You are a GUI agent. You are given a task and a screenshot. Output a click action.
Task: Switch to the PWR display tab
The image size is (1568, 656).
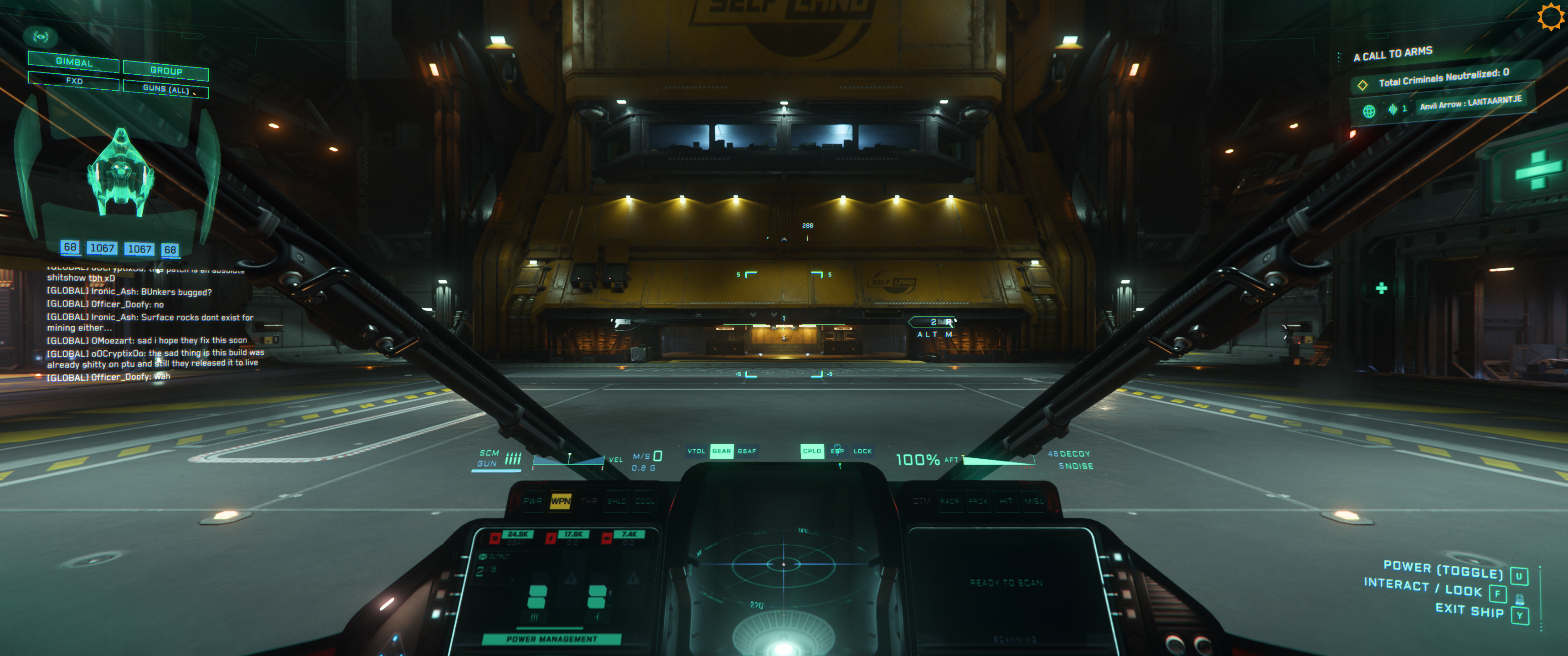pyautogui.click(x=532, y=501)
